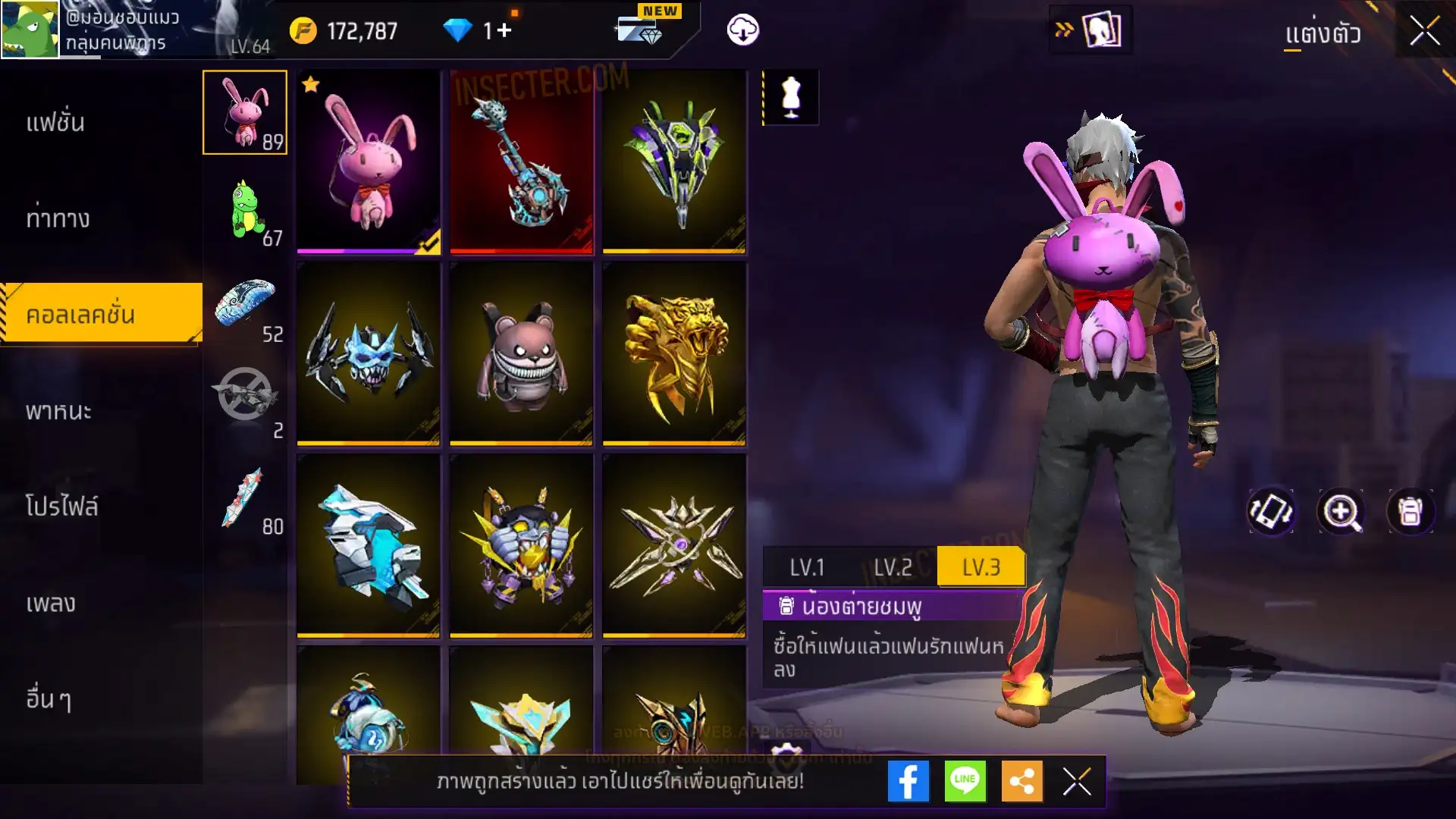The image size is (1456, 819).
Task: Choose the เพลง category
Action: click(x=51, y=603)
